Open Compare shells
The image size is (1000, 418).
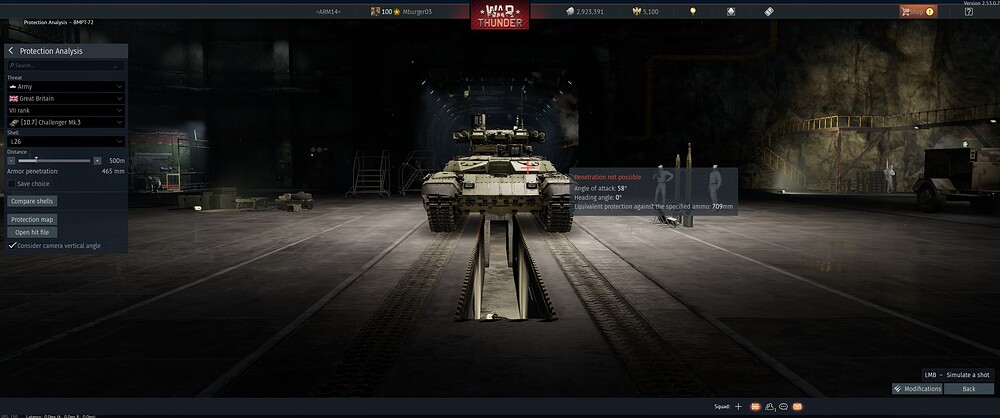(x=32, y=201)
